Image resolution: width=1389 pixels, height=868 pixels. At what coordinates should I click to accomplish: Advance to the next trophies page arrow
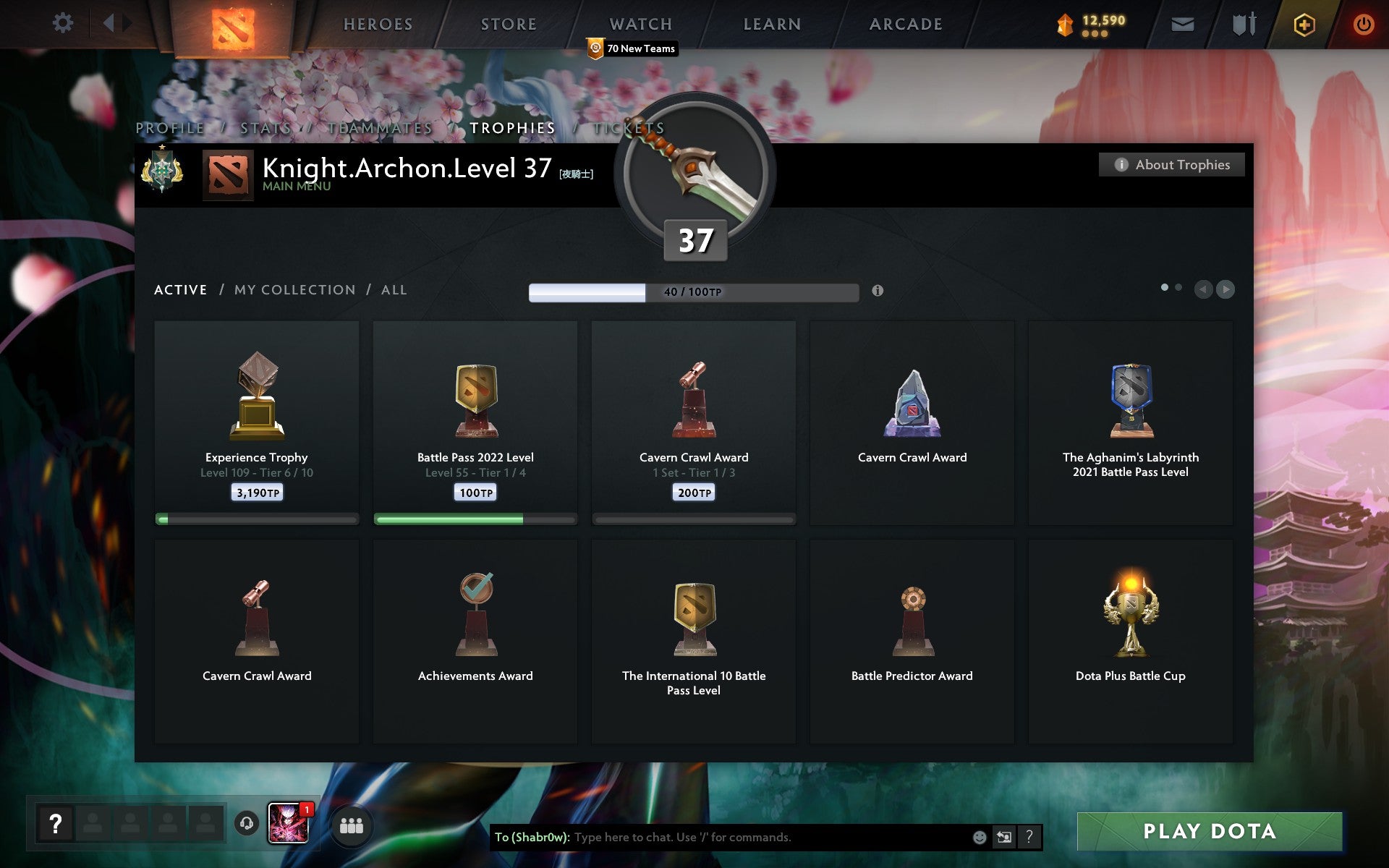click(1226, 289)
